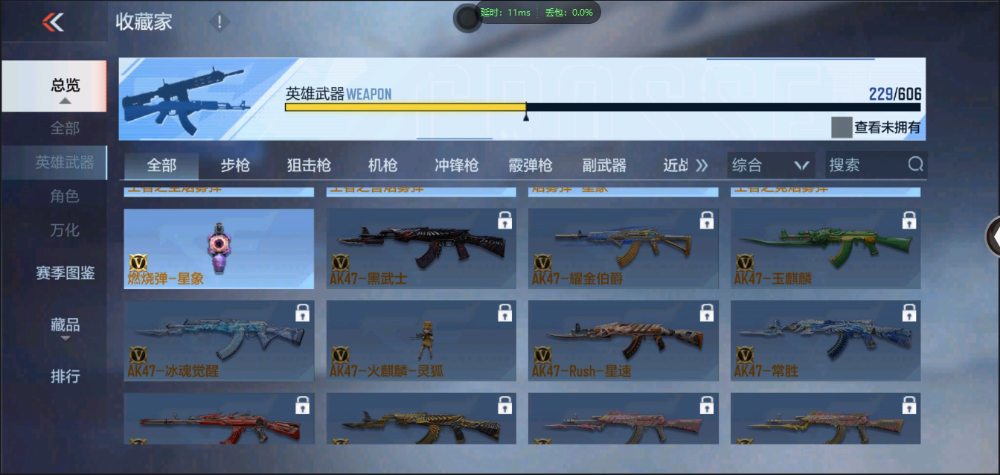
Task: Go back using the double-arrow button
Action: tap(53, 22)
